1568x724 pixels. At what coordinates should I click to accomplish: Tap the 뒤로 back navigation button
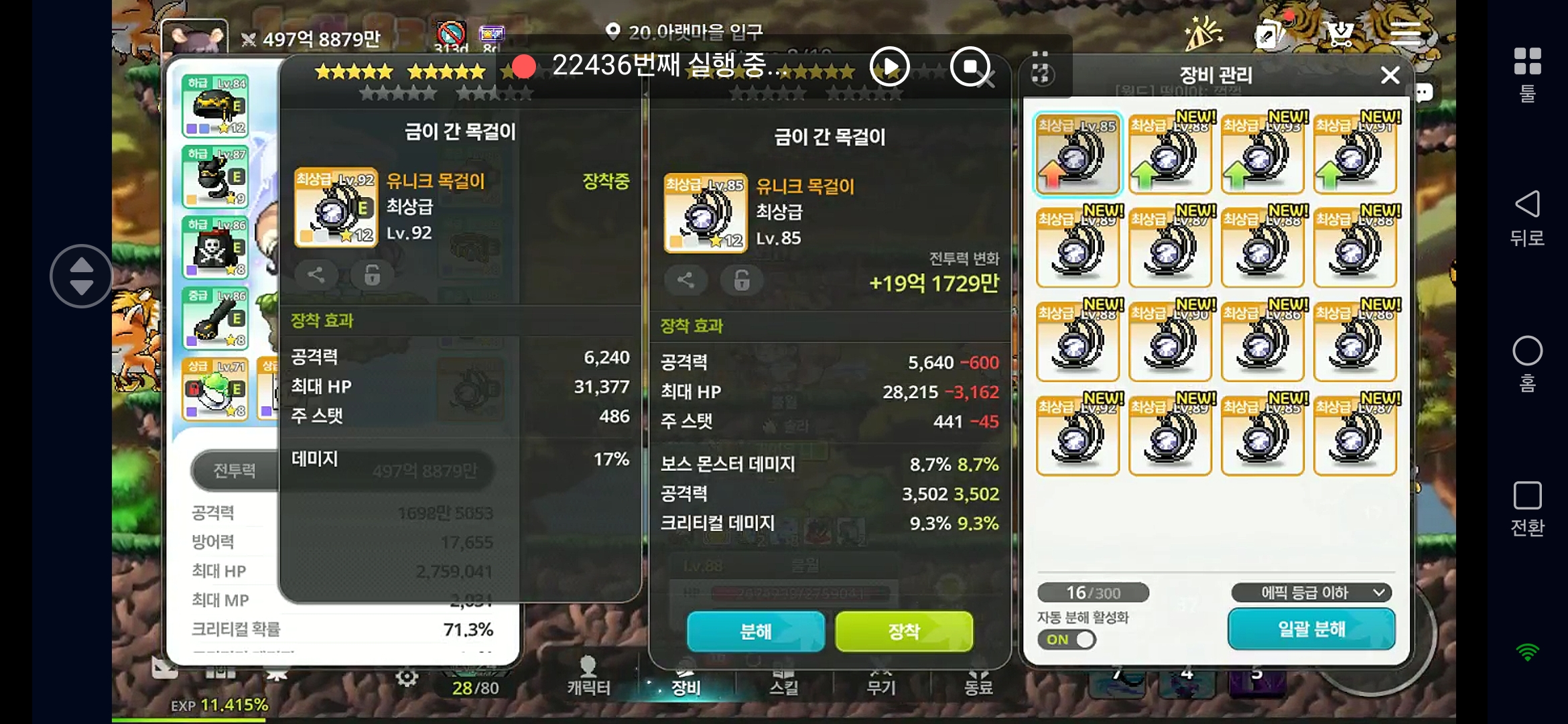1527,218
